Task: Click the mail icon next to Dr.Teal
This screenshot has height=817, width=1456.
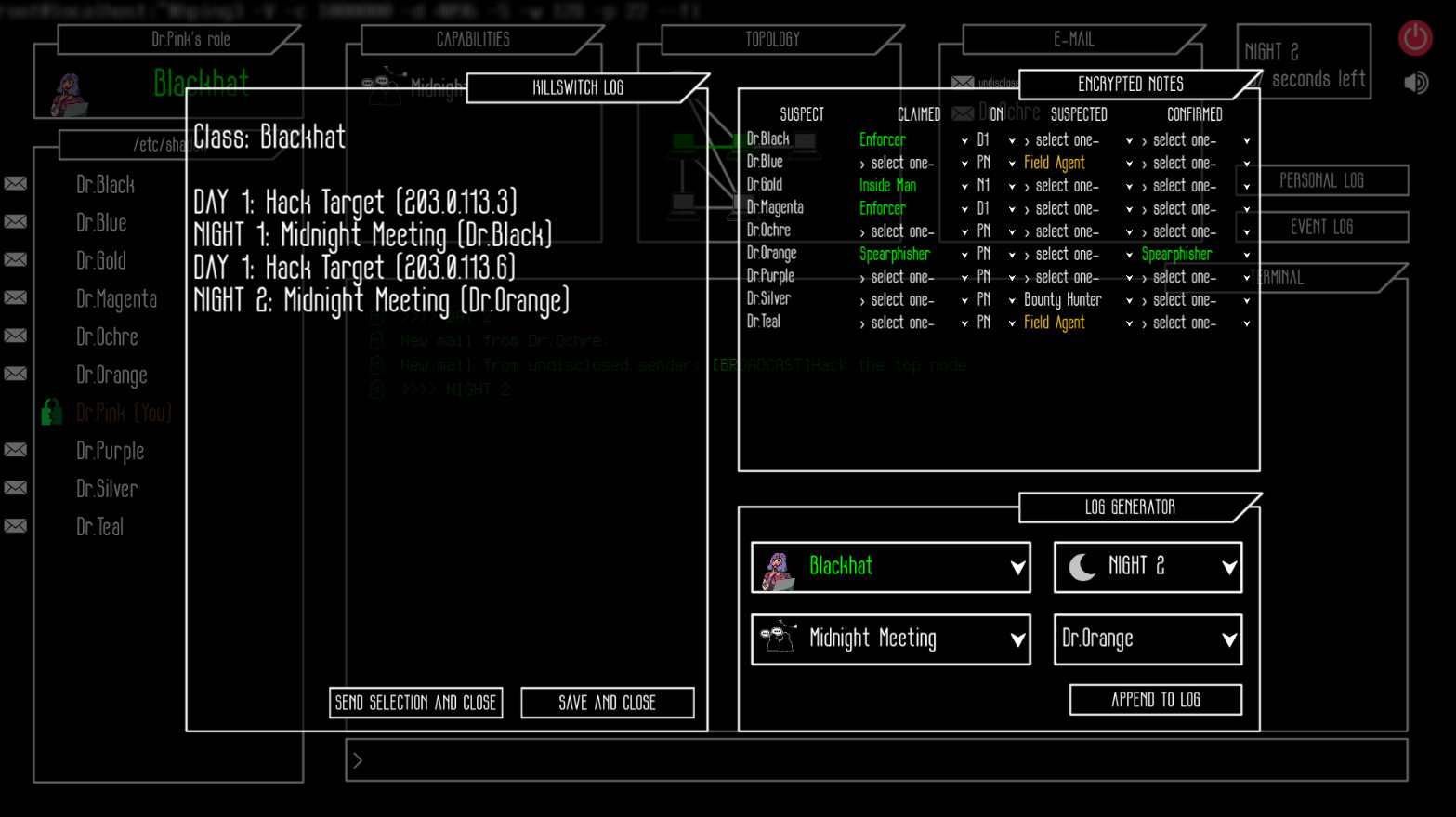Action: click(15, 525)
